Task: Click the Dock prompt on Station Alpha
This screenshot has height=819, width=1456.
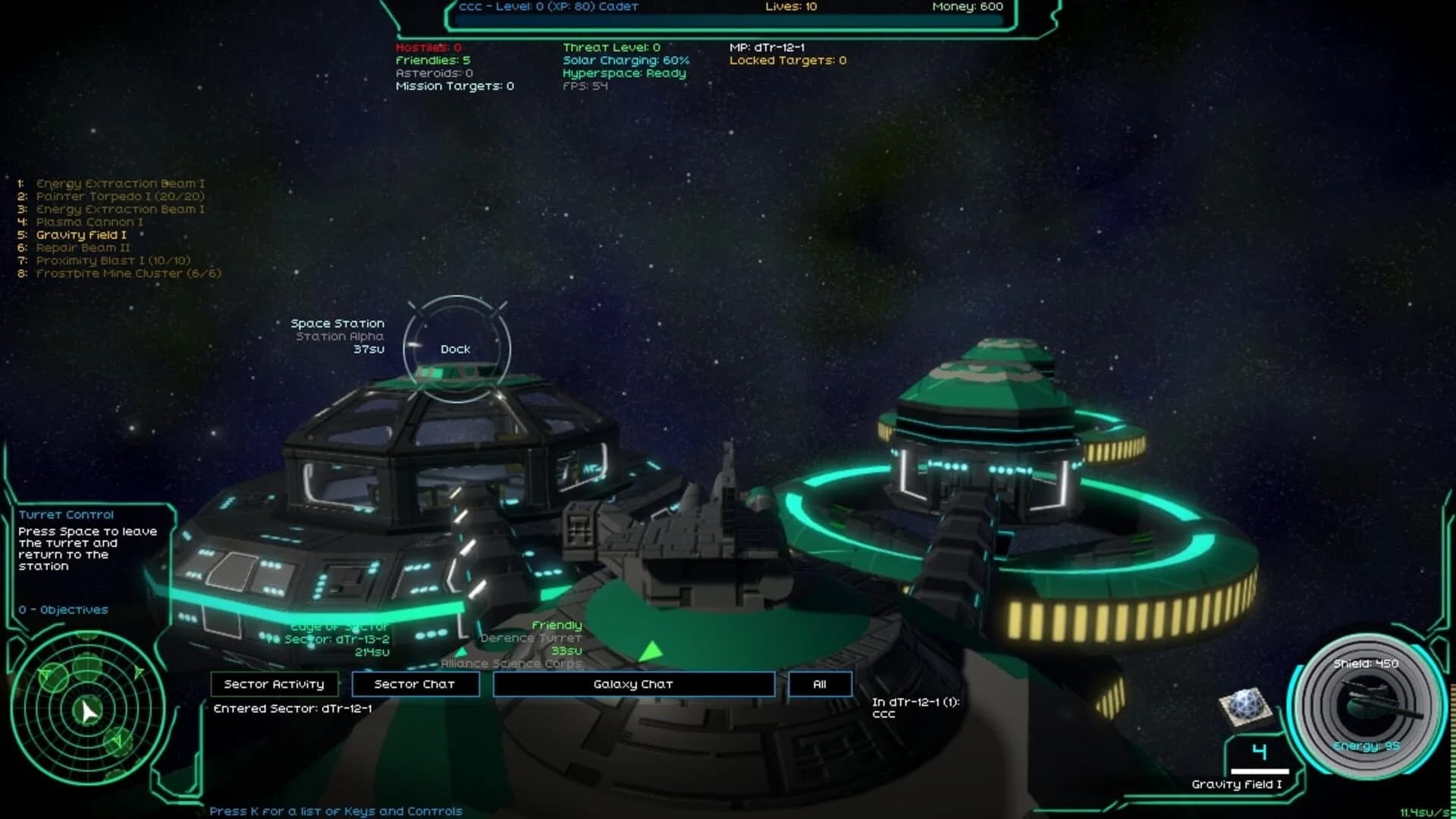Action: tap(456, 349)
